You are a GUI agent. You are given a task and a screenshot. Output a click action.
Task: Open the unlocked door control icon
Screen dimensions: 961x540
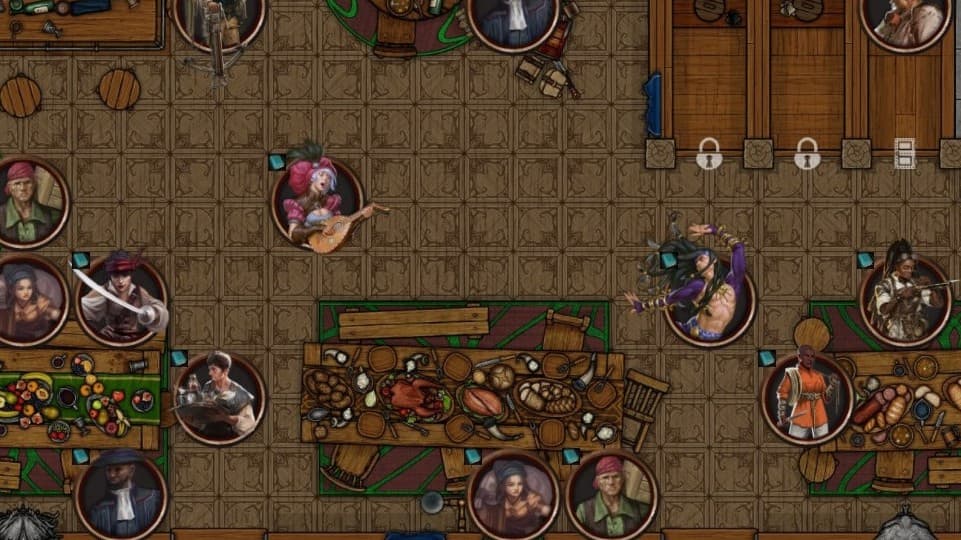(x=904, y=154)
